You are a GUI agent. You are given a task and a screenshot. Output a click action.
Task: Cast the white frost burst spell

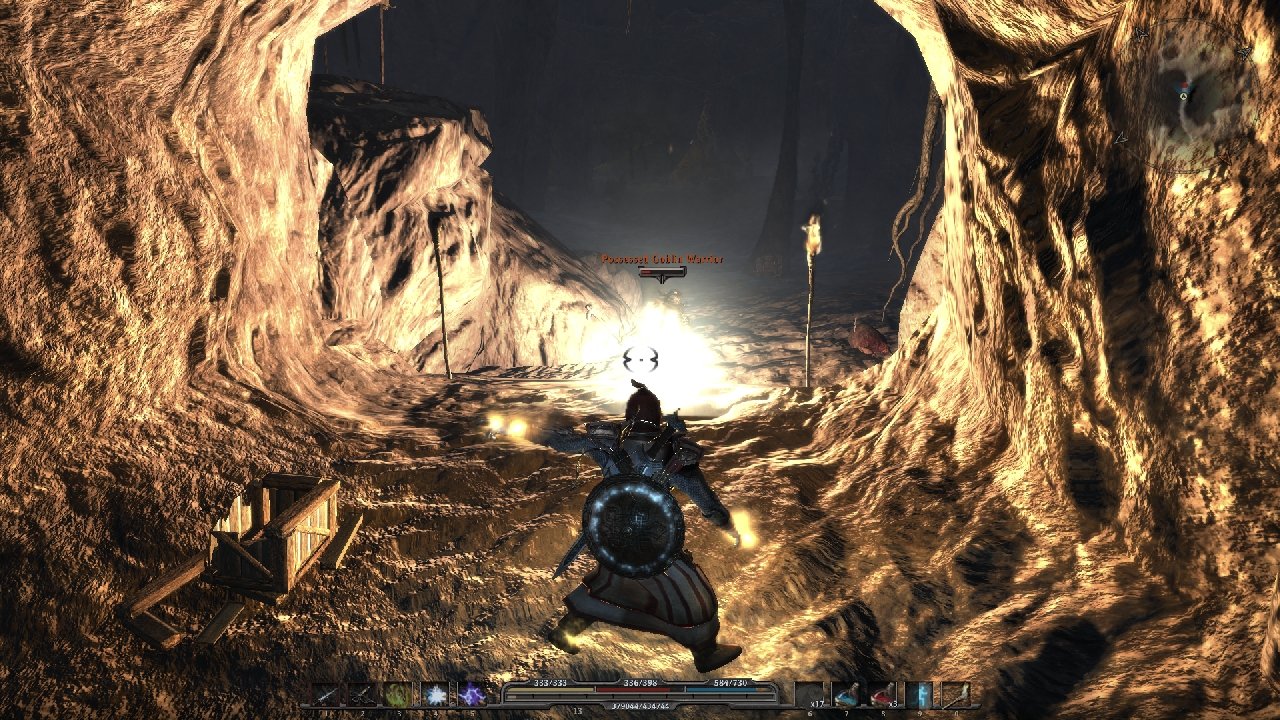(435, 694)
